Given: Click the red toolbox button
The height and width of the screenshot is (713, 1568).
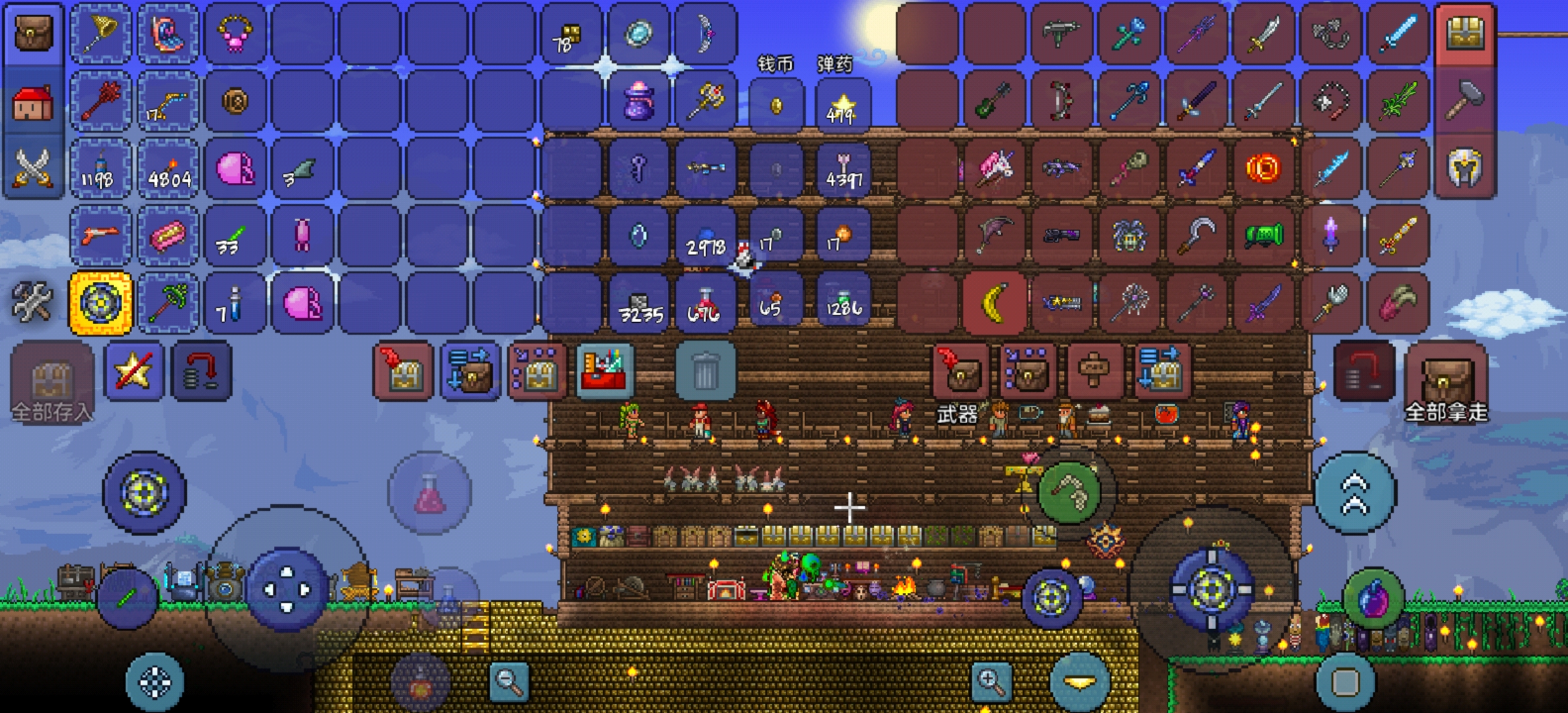Looking at the screenshot, I should (604, 371).
